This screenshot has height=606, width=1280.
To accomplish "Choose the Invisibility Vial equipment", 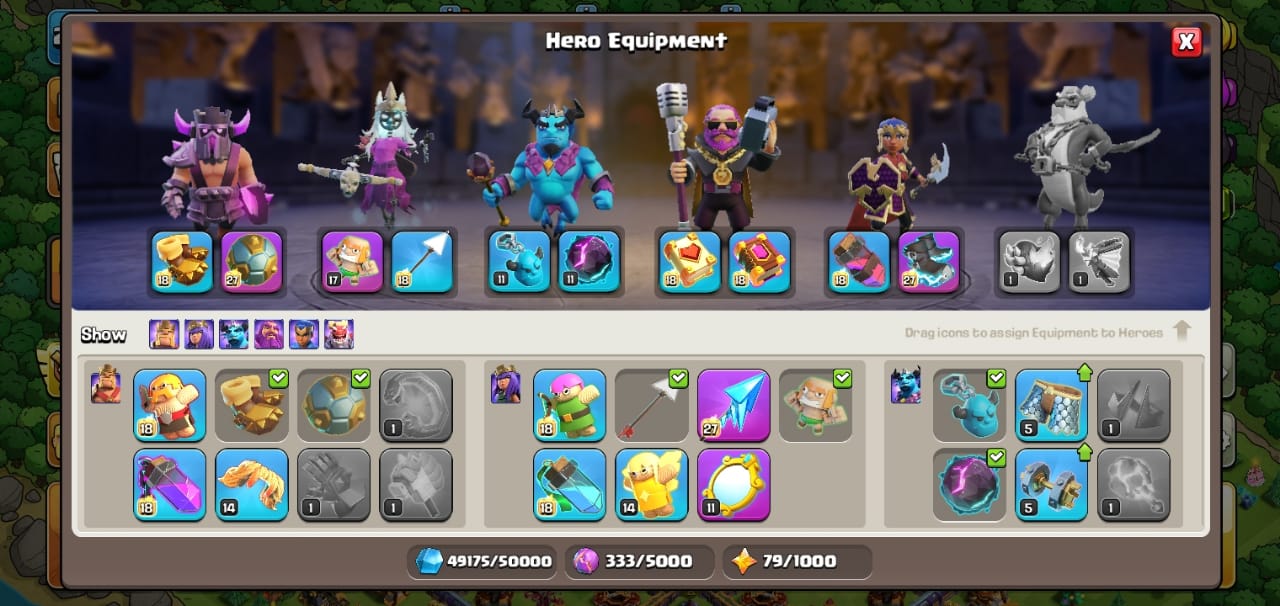I will (x=570, y=484).
